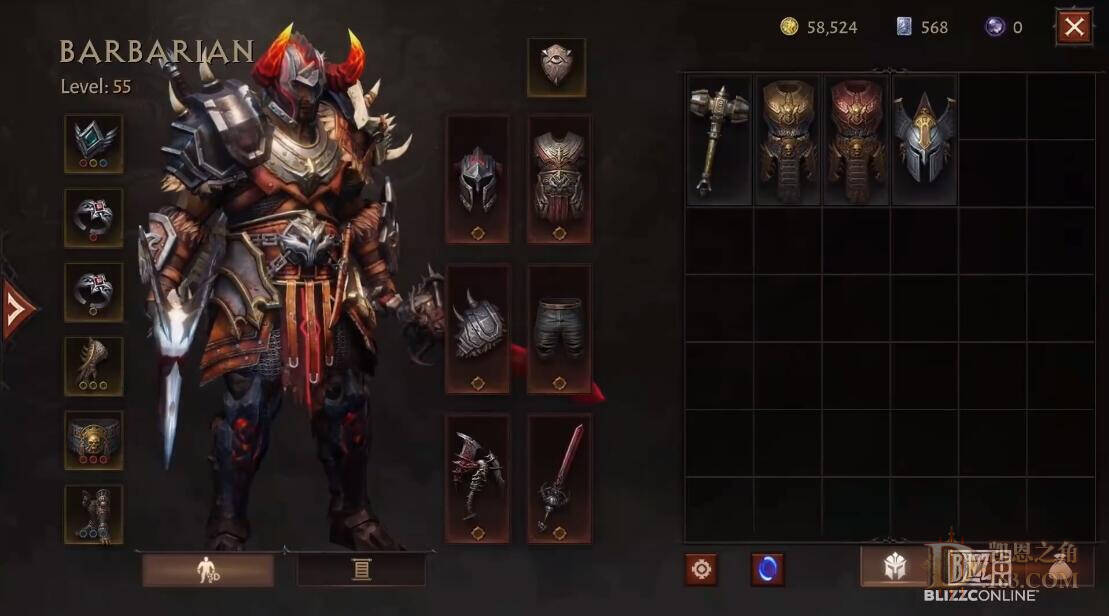The height and width of the screenshot is (616, 1109).
Task: Select the winged helmet in the inventory
Action: click(x=923, y=140)
